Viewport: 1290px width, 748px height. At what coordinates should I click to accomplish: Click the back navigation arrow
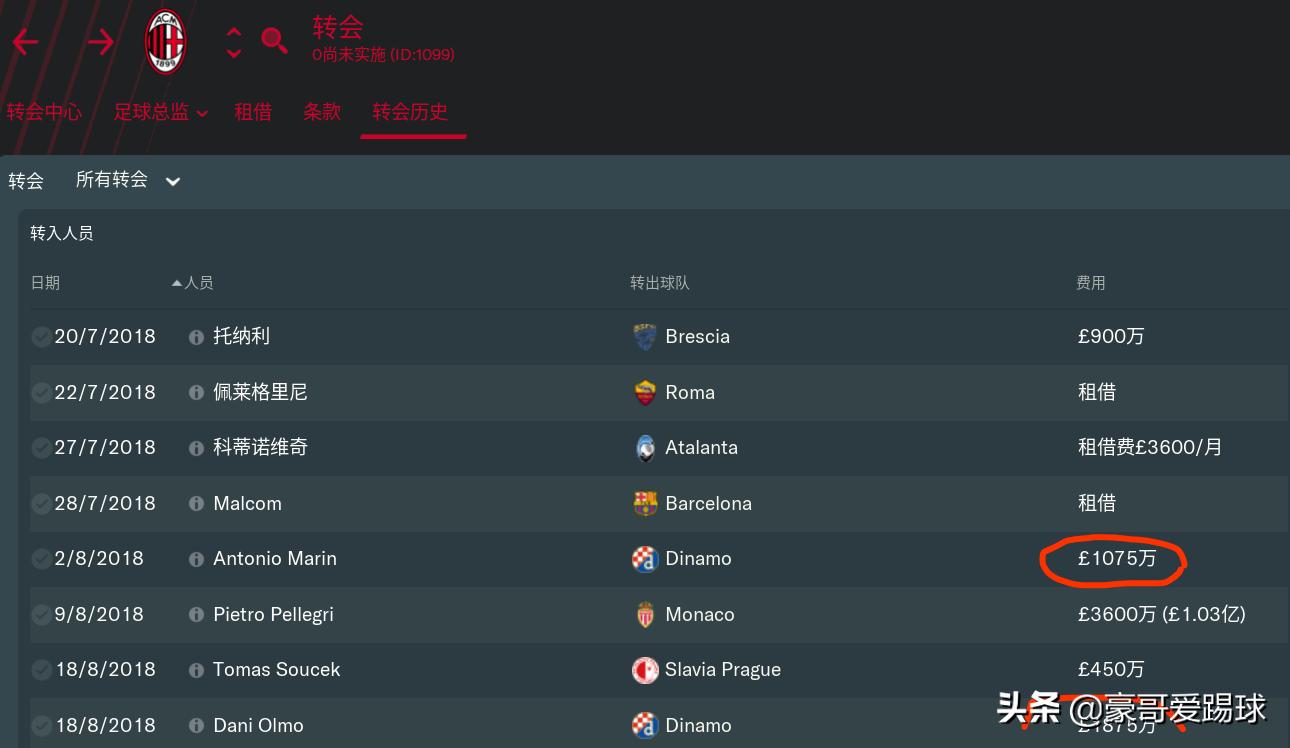pos(25,42)
